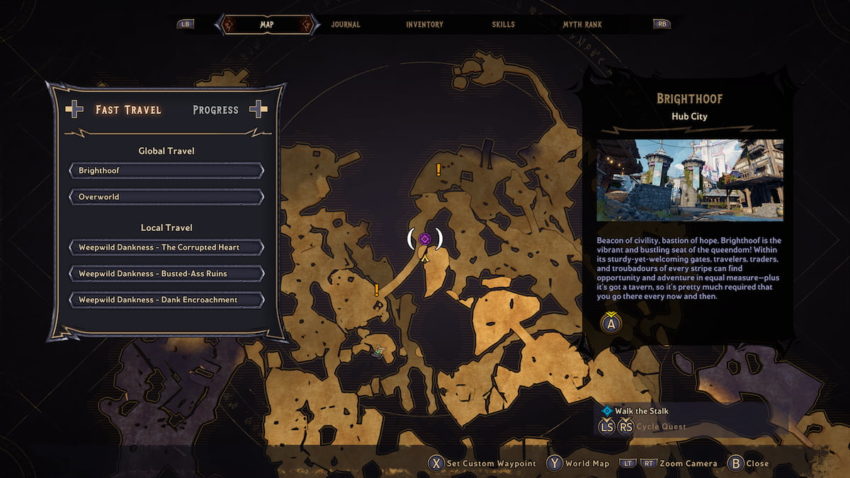
Task: Select the upper yellow exclamation quest marker
Action: [438, 170]
